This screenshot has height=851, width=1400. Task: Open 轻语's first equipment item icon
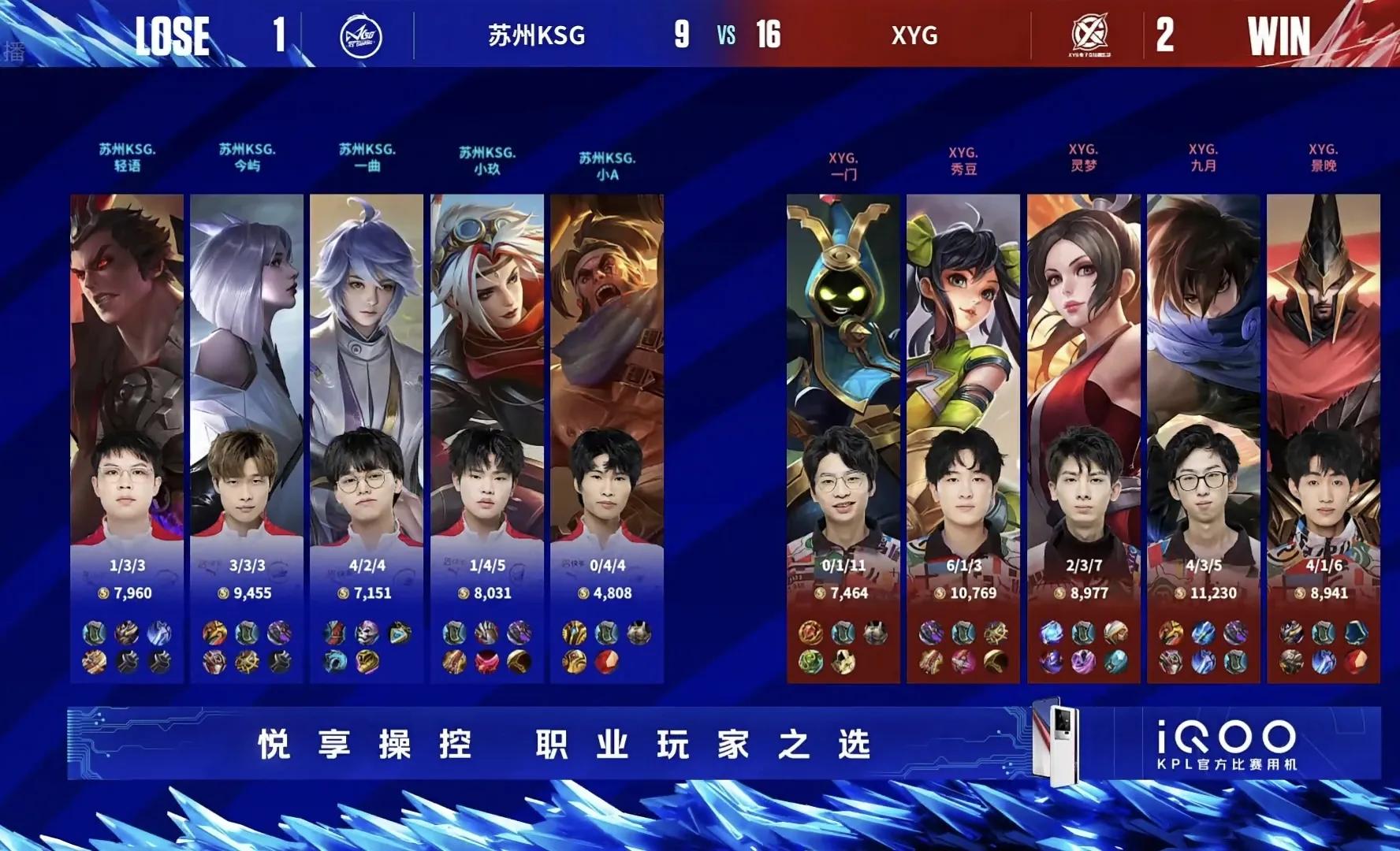pos(95,632)
